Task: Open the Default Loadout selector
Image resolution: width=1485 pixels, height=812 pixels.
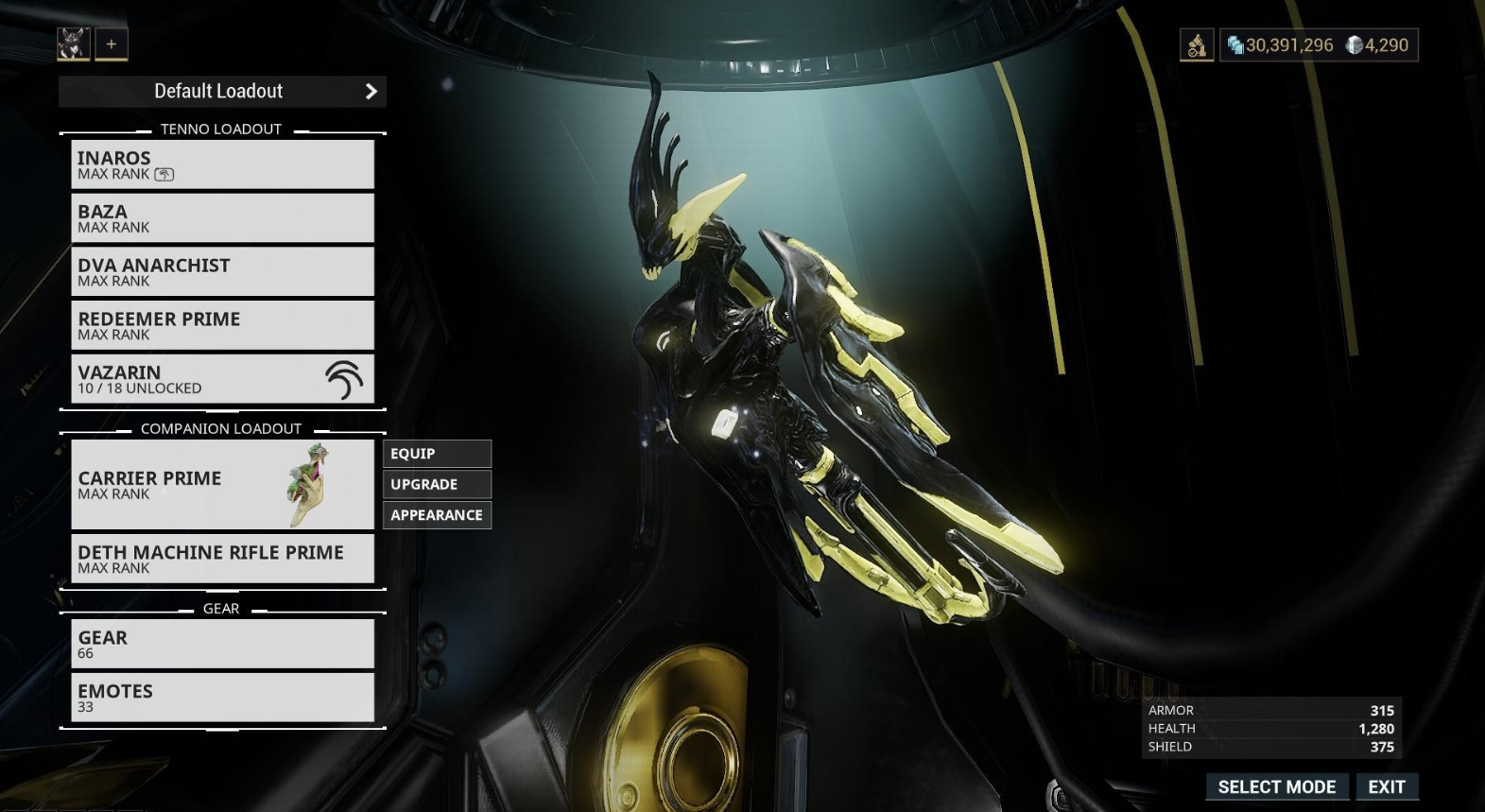Action: pos(222,92)
